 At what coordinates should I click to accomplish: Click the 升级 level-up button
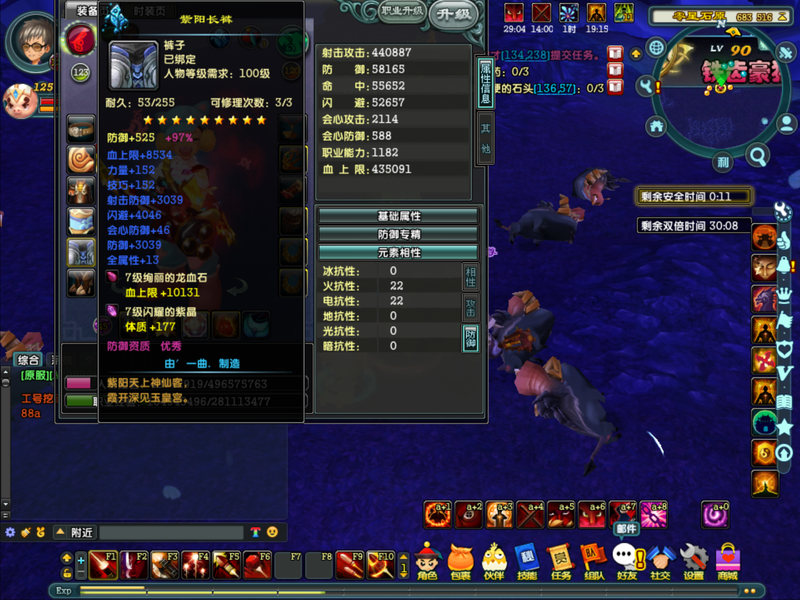(456, 13)
